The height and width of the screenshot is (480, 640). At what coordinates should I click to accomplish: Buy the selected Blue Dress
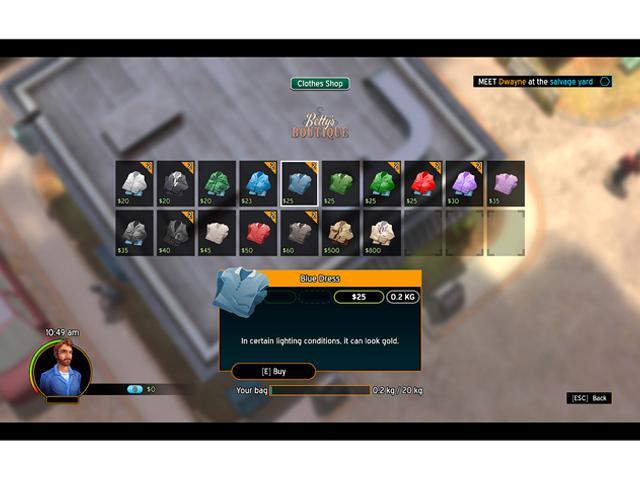pos(273,371)
